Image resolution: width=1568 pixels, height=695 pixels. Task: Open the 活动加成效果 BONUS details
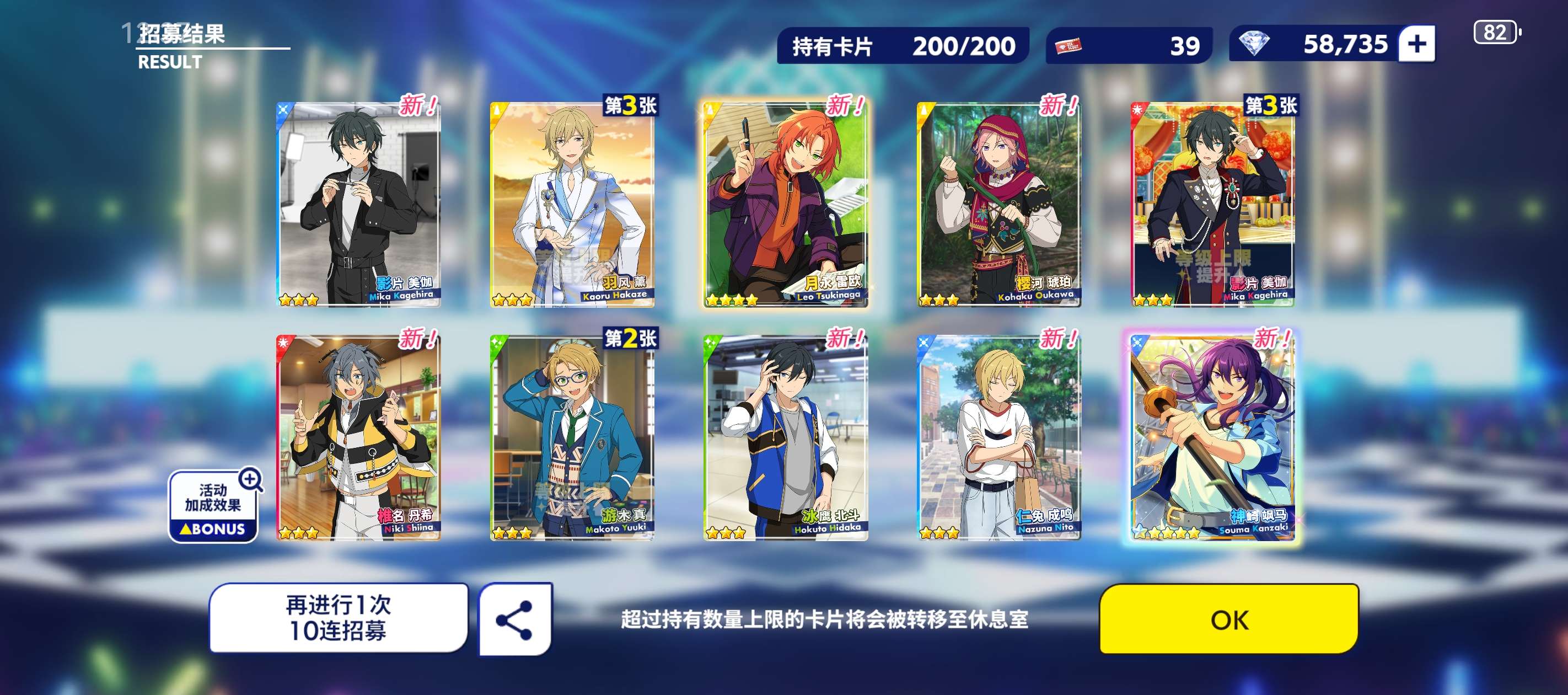point(214,506)
